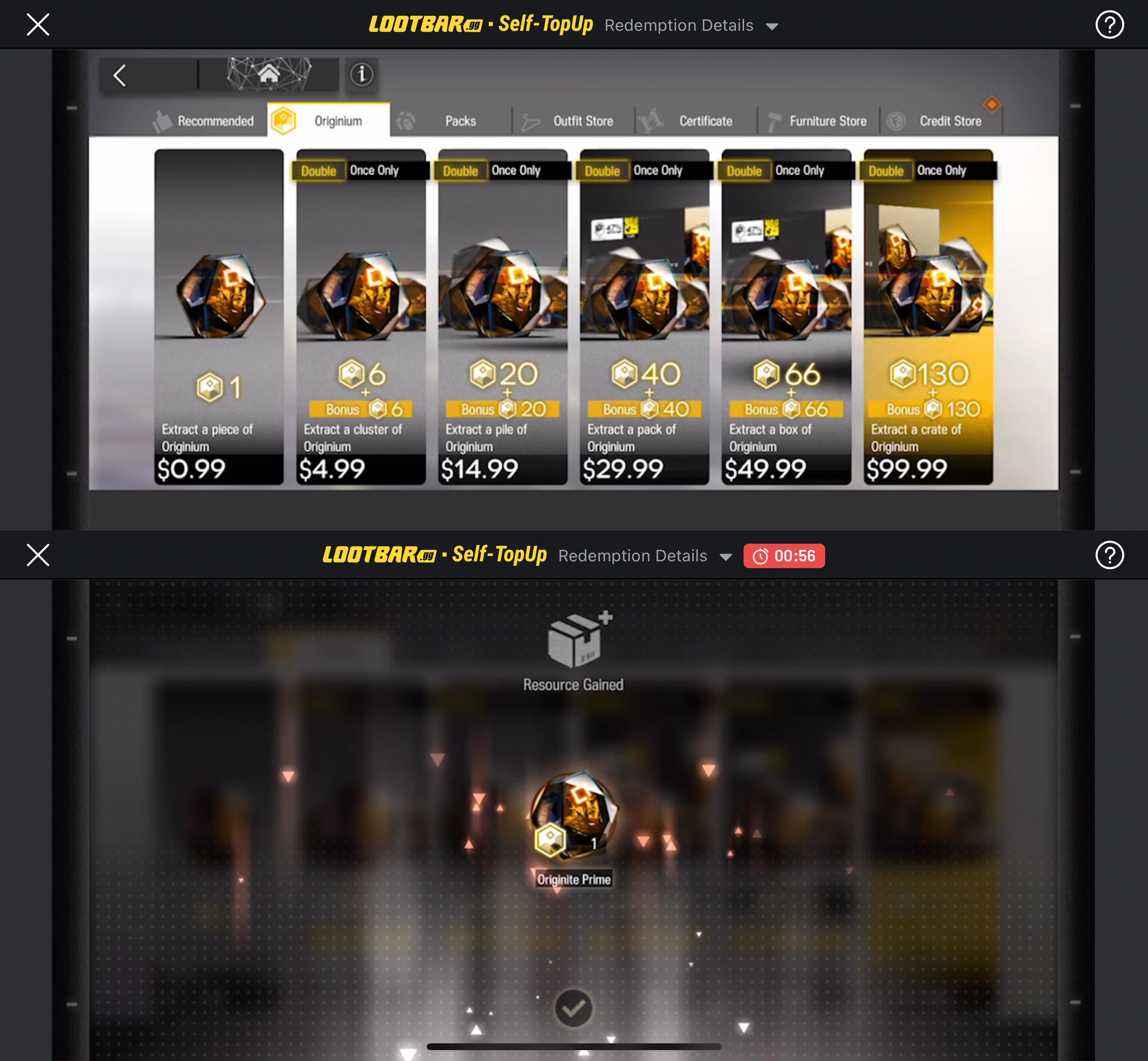Click the 00:56 countdown timer badge
This screenshot has height=1061, width=1148.
tap(785, 555)
